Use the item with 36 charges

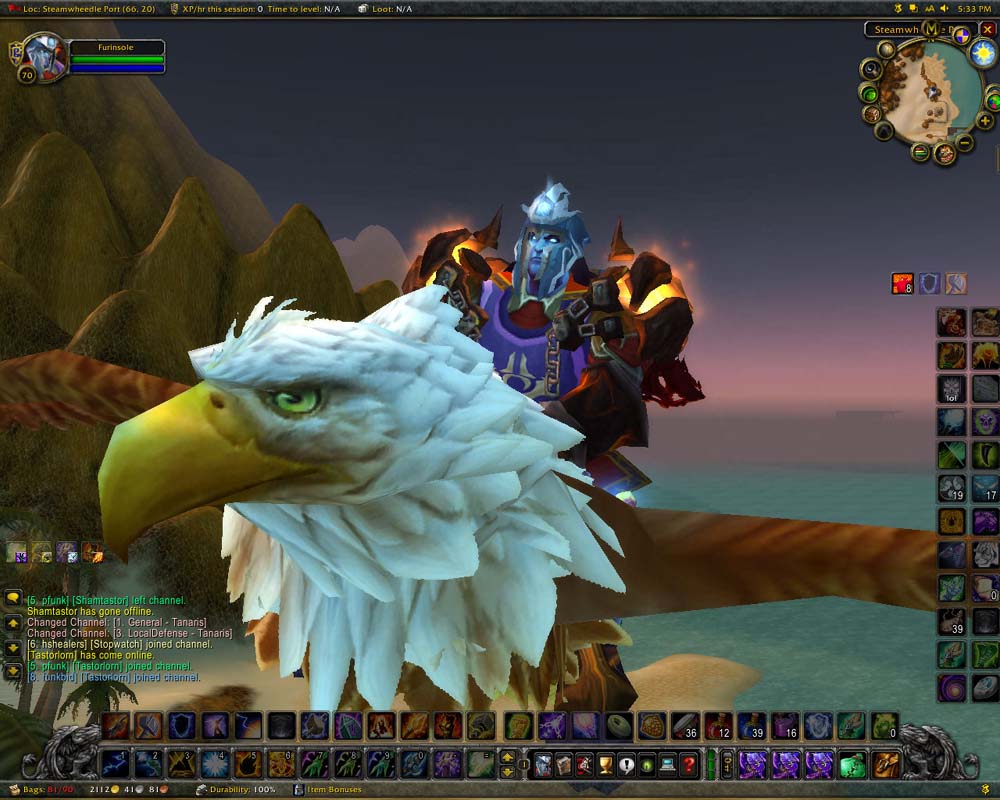684,726
